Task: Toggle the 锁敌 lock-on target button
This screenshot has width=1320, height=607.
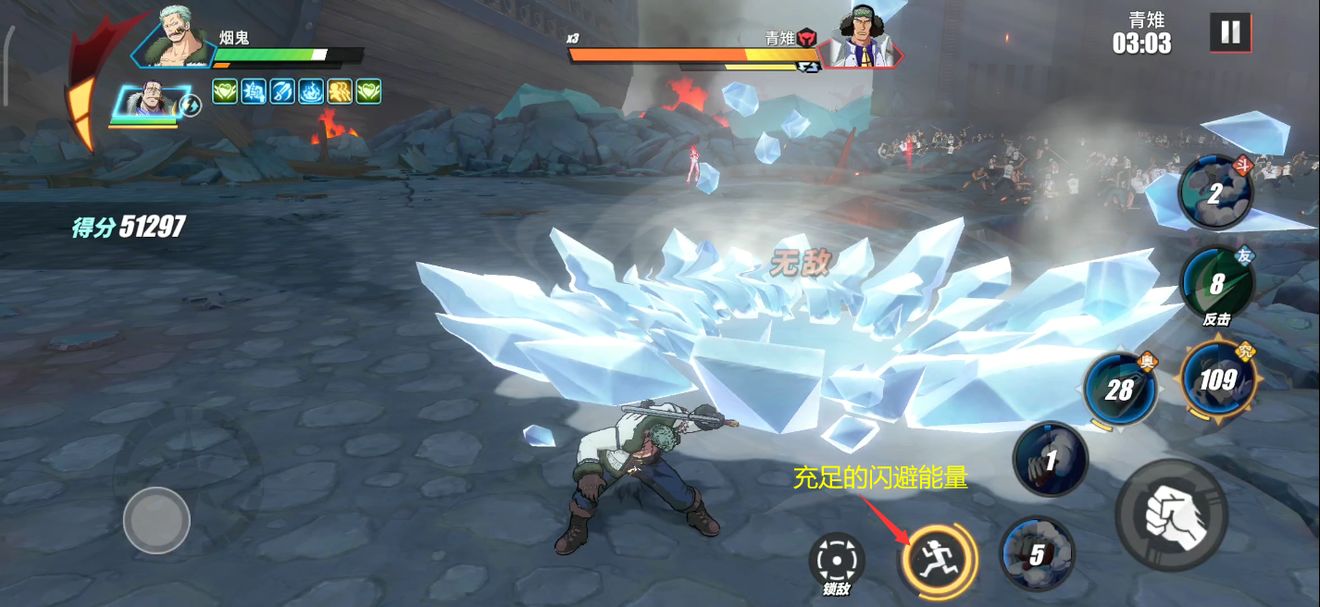Action: 835,561
